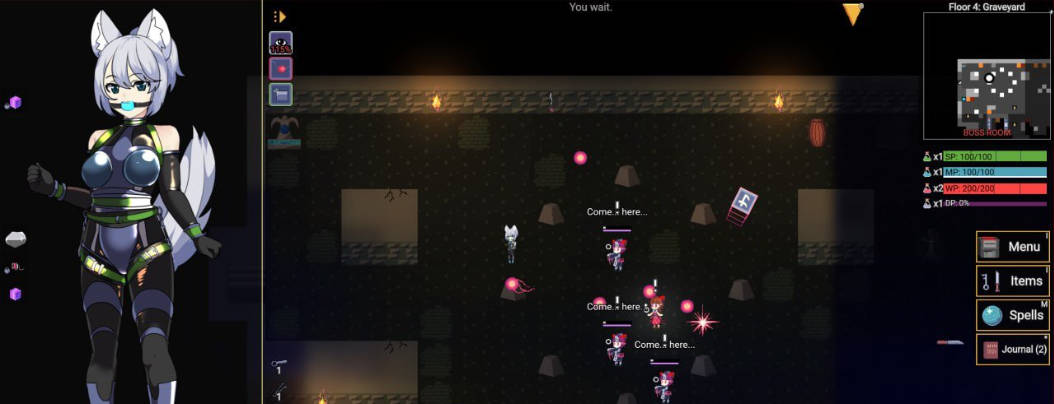Screen dimensions: 1054x404
Task: Select the red orb status icon
Action: pyautogui.click(x=281, y=69)
